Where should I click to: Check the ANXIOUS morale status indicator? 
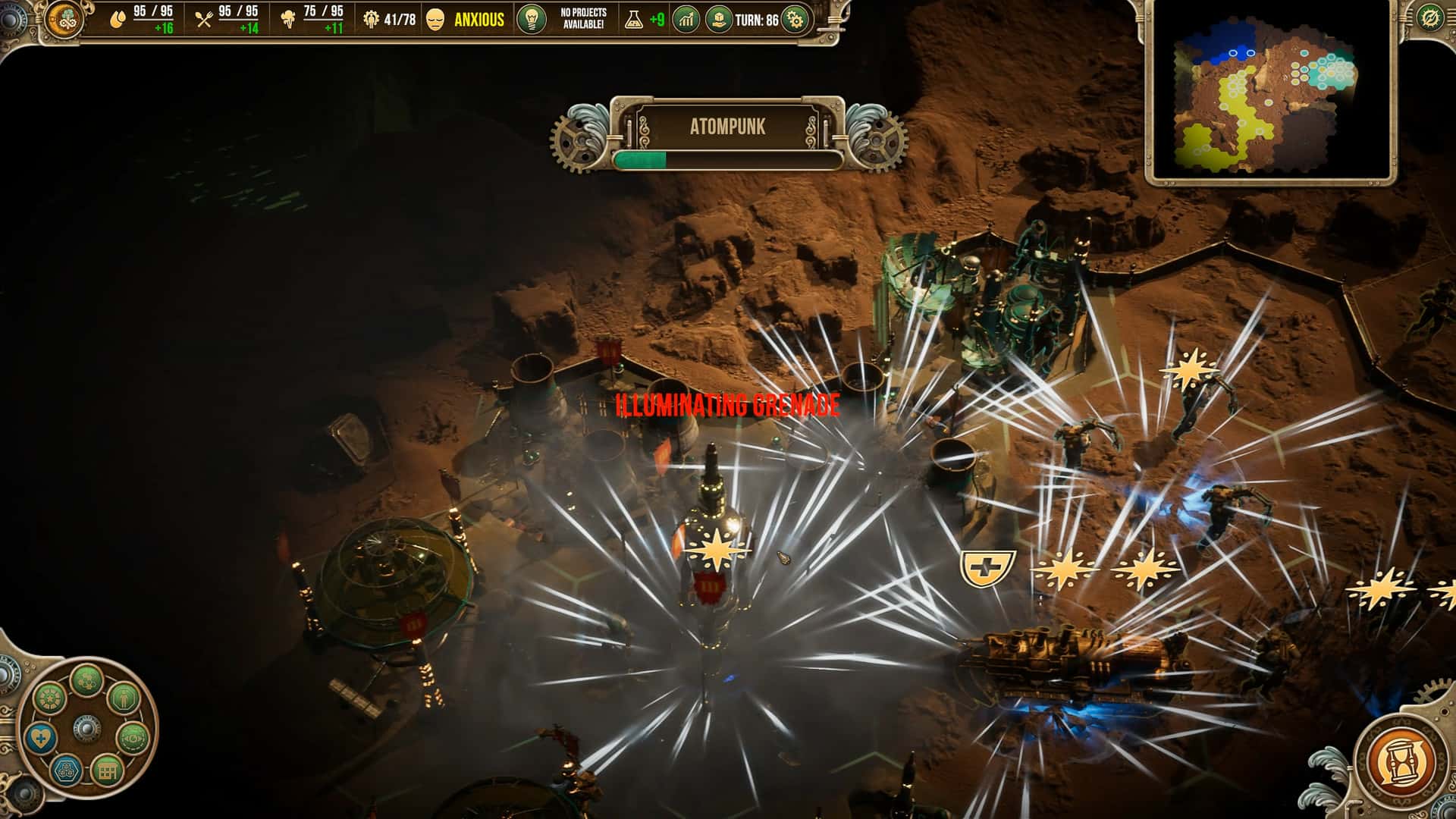pos(478,21)
